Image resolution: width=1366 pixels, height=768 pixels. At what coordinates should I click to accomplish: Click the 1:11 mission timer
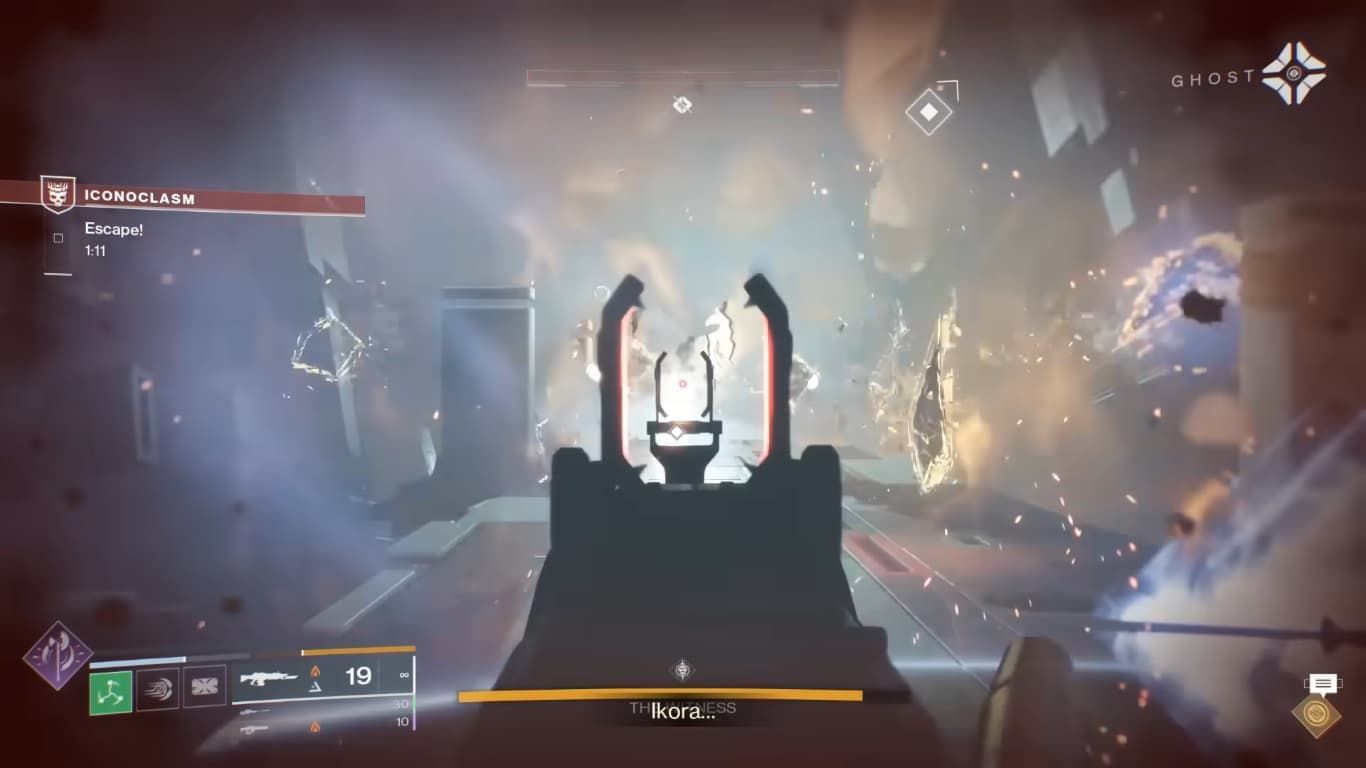pos(97,250)
